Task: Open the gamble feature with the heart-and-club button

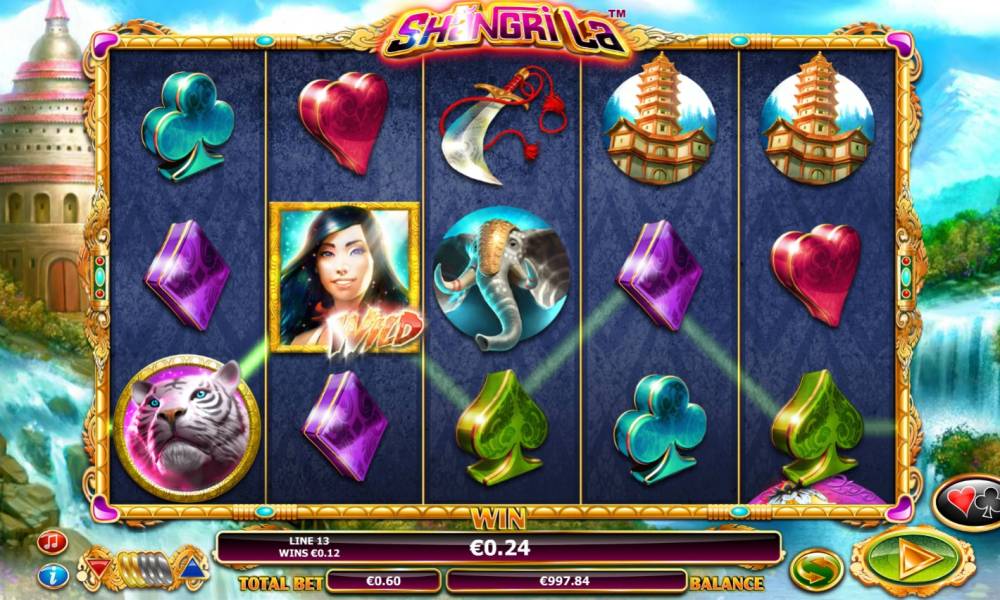Action: tap(968, 500)
